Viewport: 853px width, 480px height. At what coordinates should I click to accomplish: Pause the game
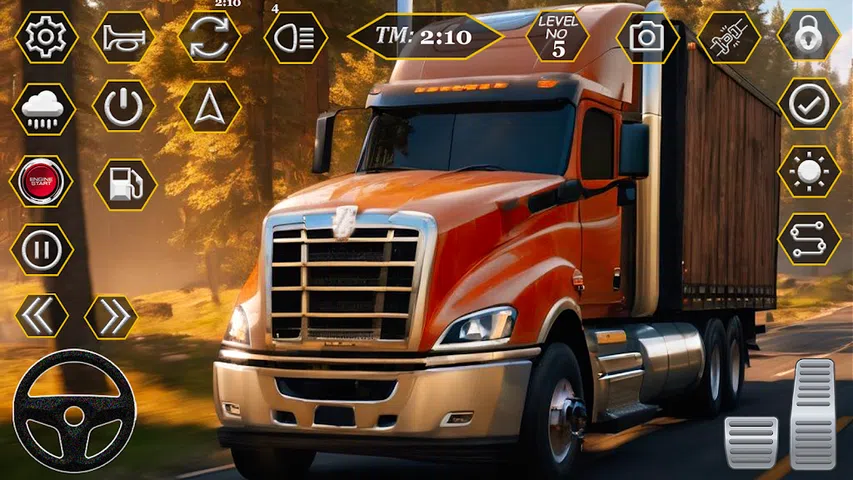click(x=42, y=249)
